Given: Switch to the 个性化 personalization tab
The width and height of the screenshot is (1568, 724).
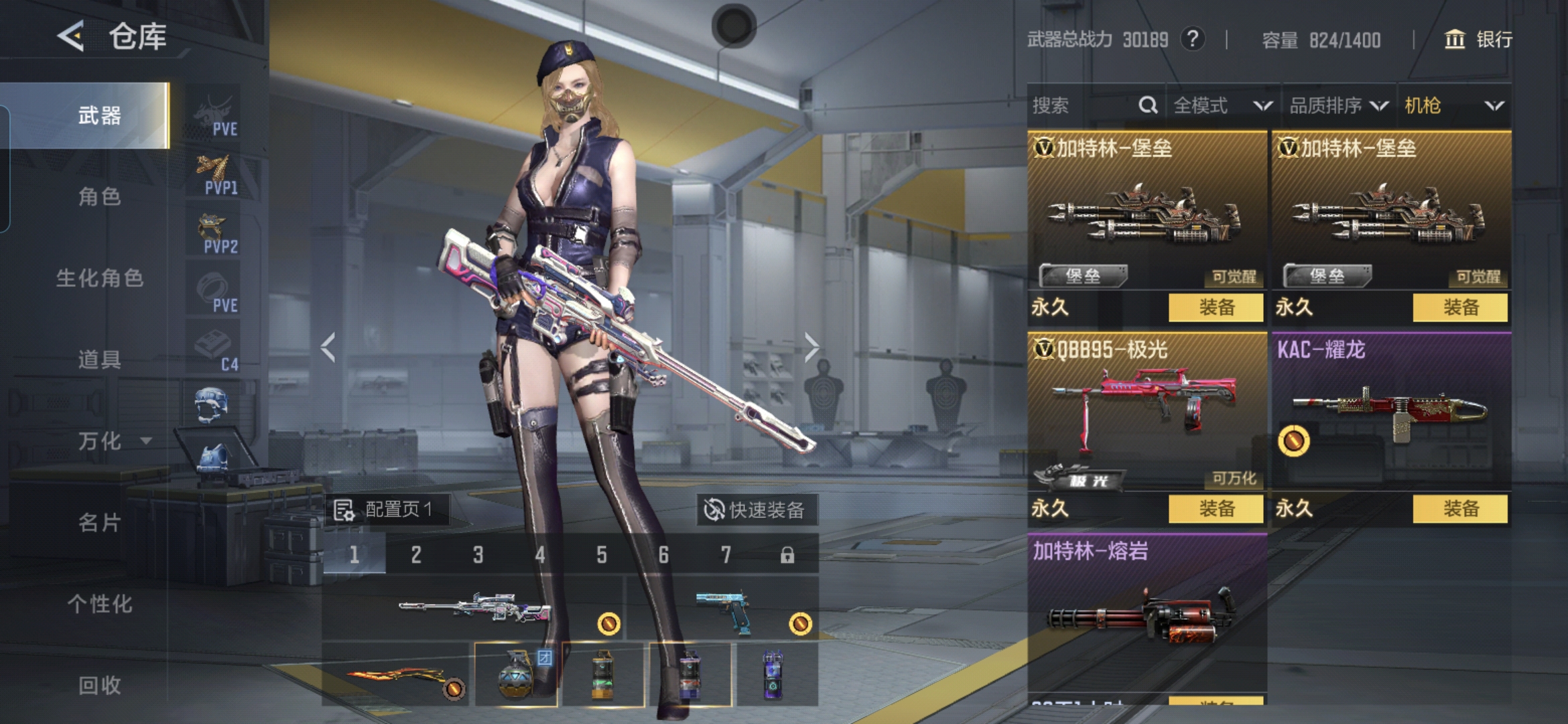Looking at the screenshot, I should 99,604.
